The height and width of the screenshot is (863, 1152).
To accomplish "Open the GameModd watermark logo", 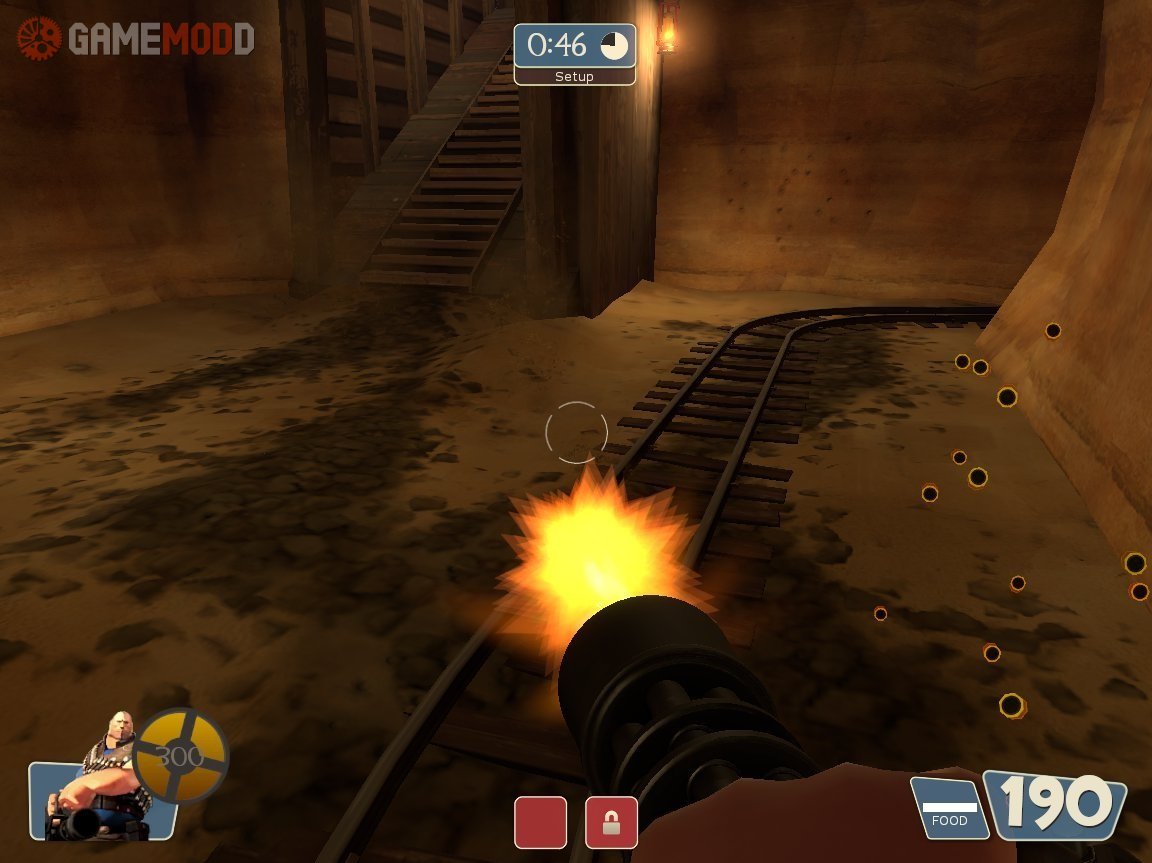I will pyautogui.click(x=135, y=39).
